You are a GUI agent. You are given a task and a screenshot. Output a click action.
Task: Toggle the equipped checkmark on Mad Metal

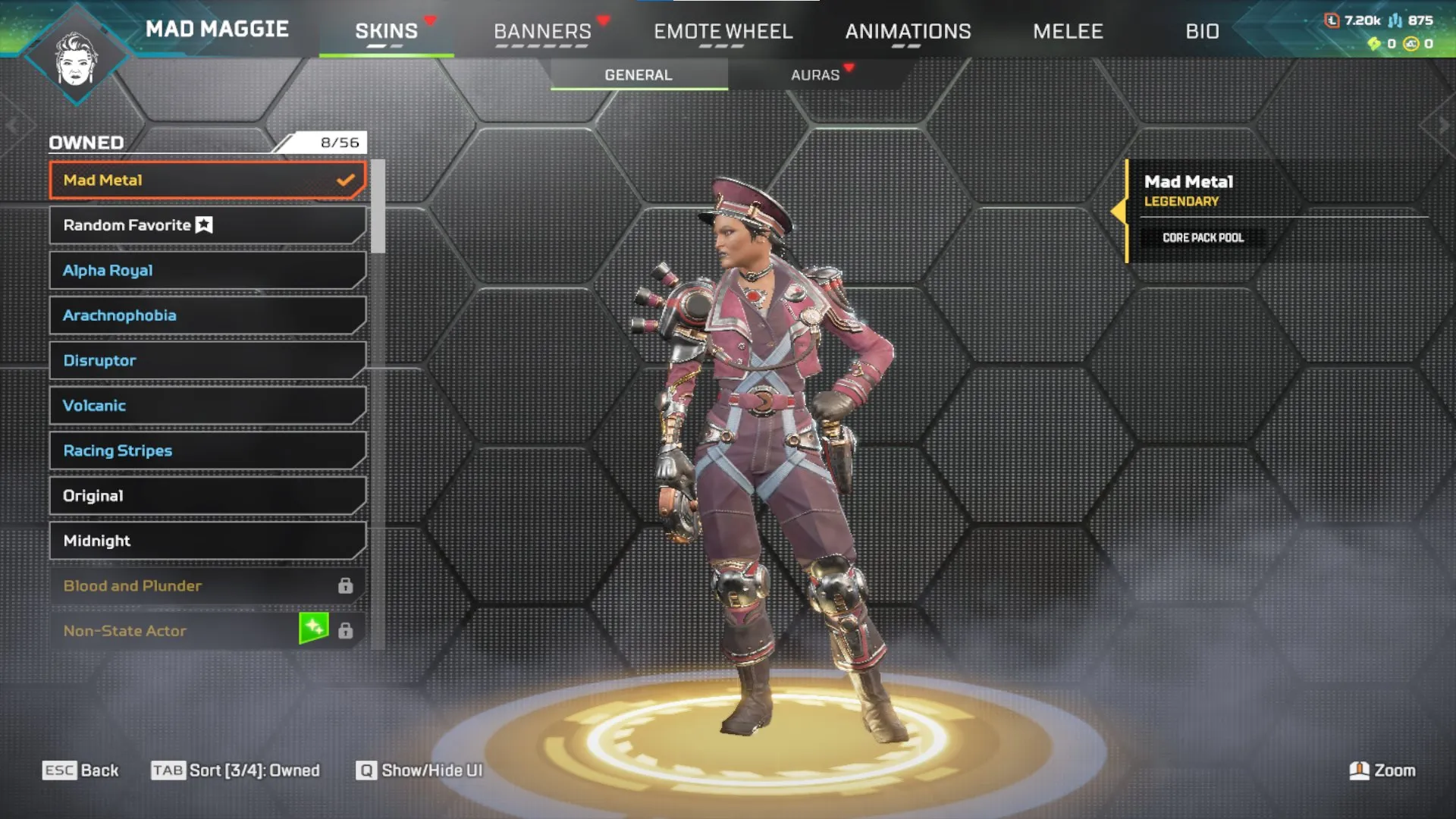(x=347, y=180)
